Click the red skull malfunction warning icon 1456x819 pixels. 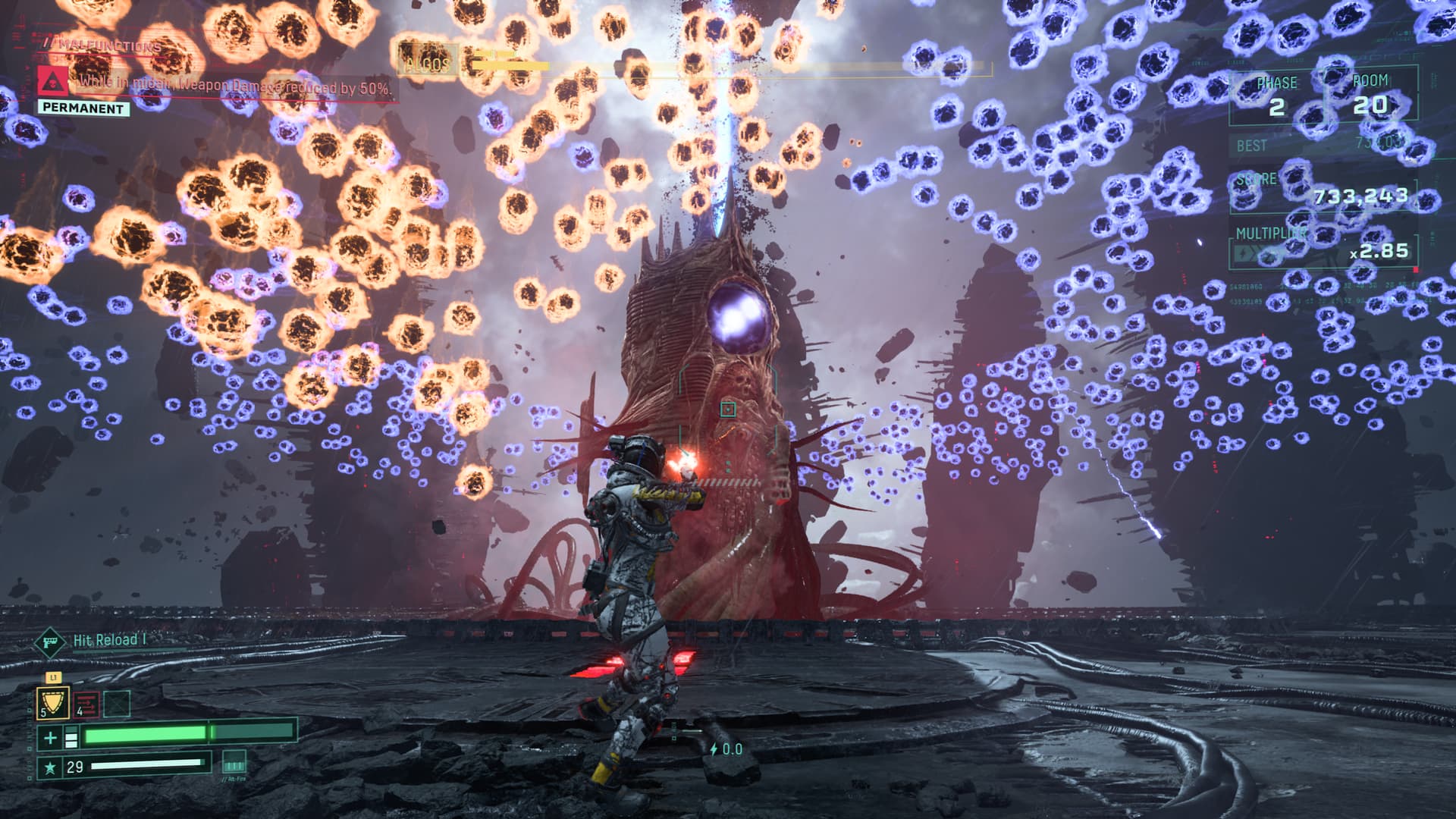coord(52,81)
